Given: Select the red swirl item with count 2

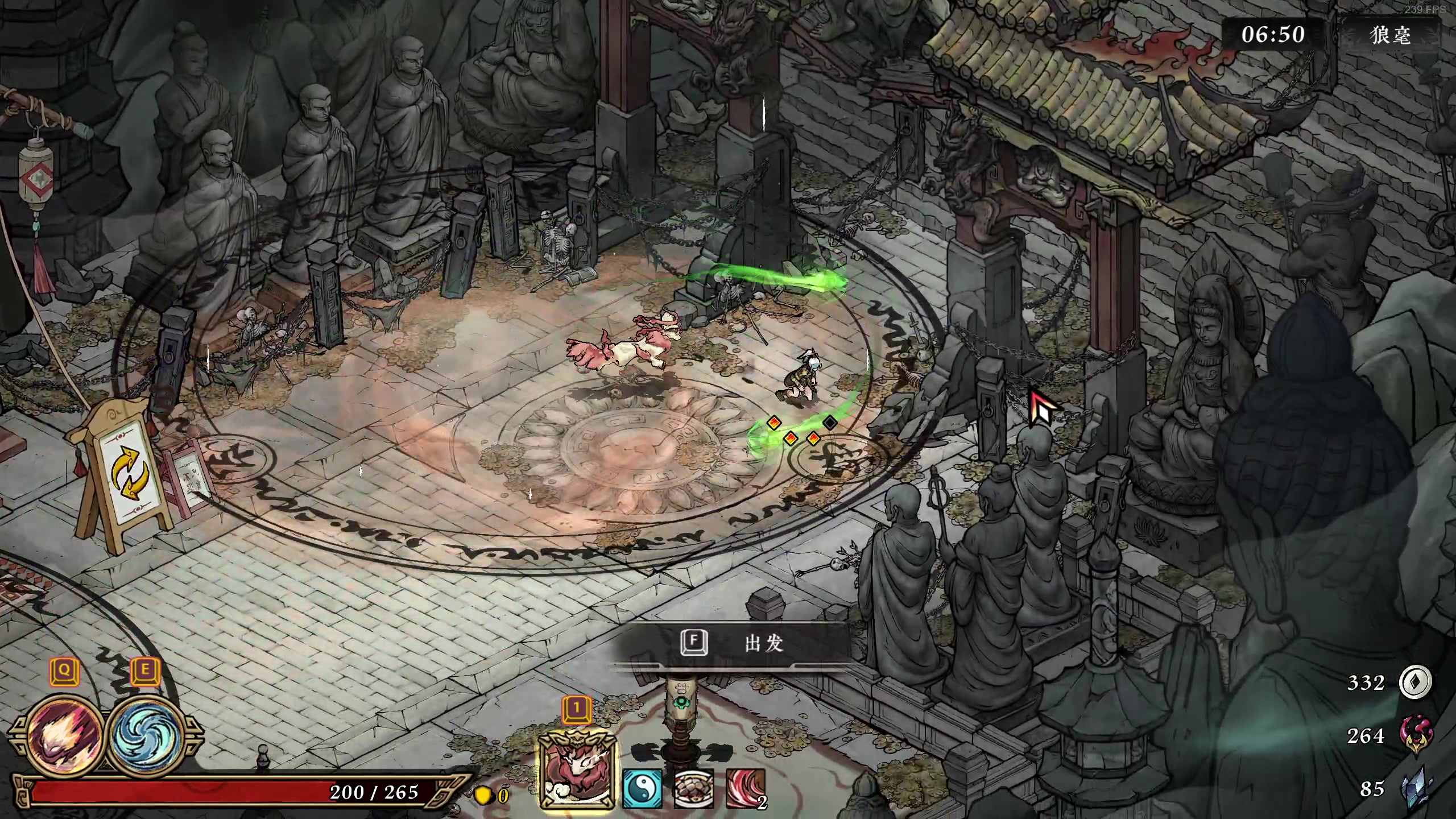Looking at the screenshot, I should click(745, 788).
